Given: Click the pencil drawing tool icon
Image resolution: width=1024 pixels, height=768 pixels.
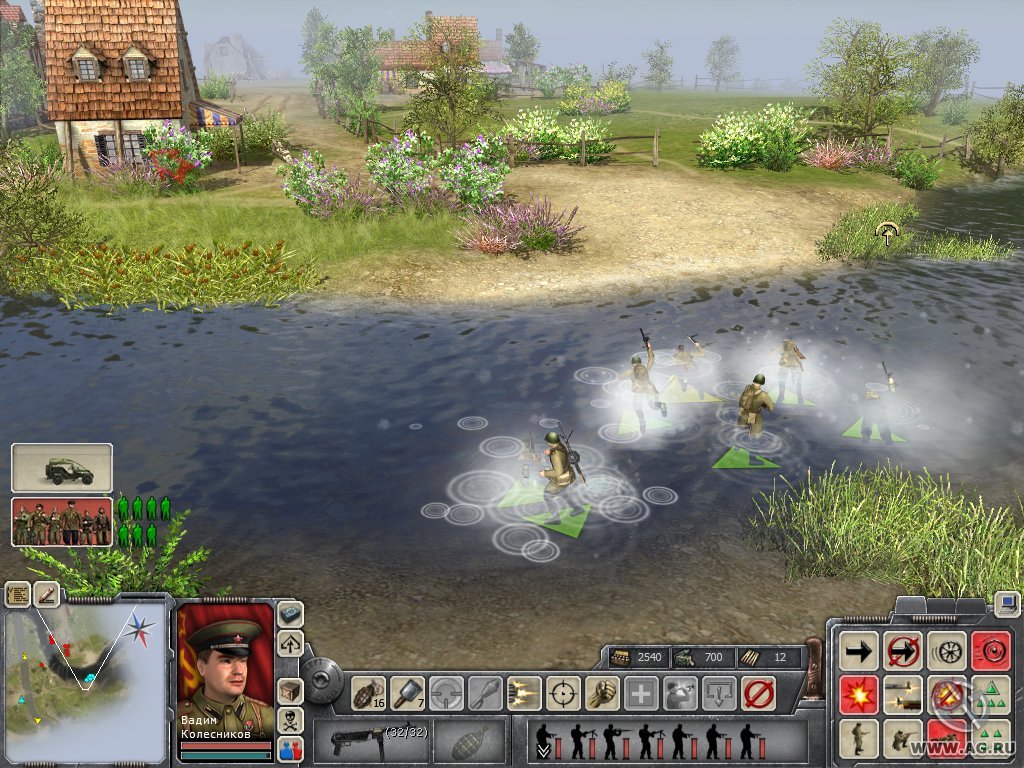Looking at the screenshot, I should click(46, 594).
